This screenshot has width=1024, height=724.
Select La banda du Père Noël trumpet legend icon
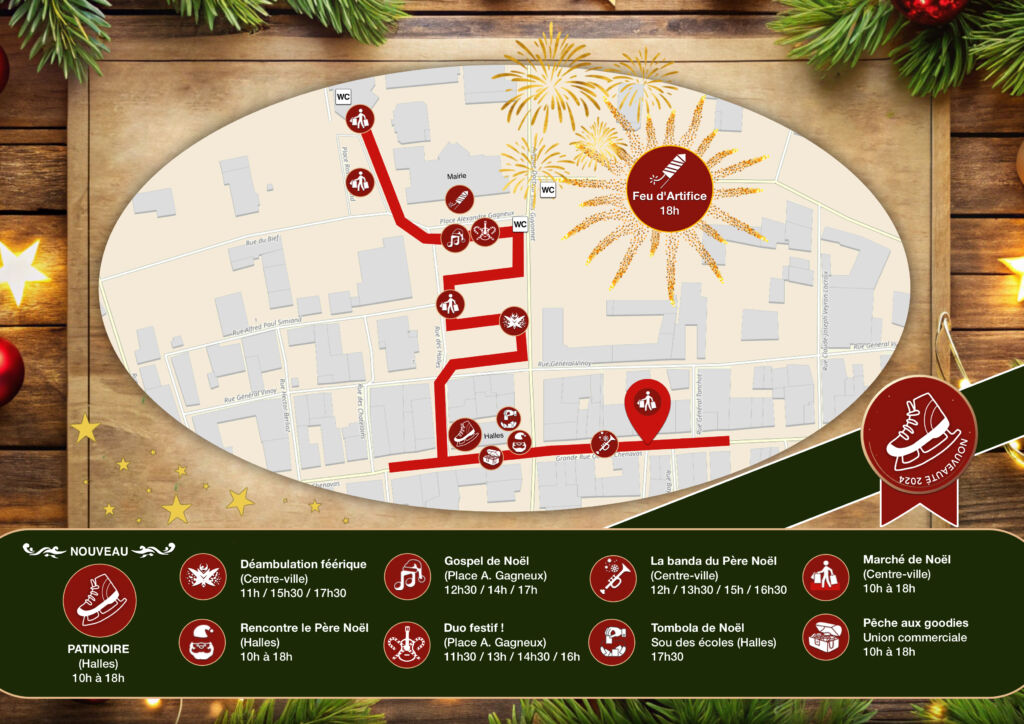click(613, 577)
